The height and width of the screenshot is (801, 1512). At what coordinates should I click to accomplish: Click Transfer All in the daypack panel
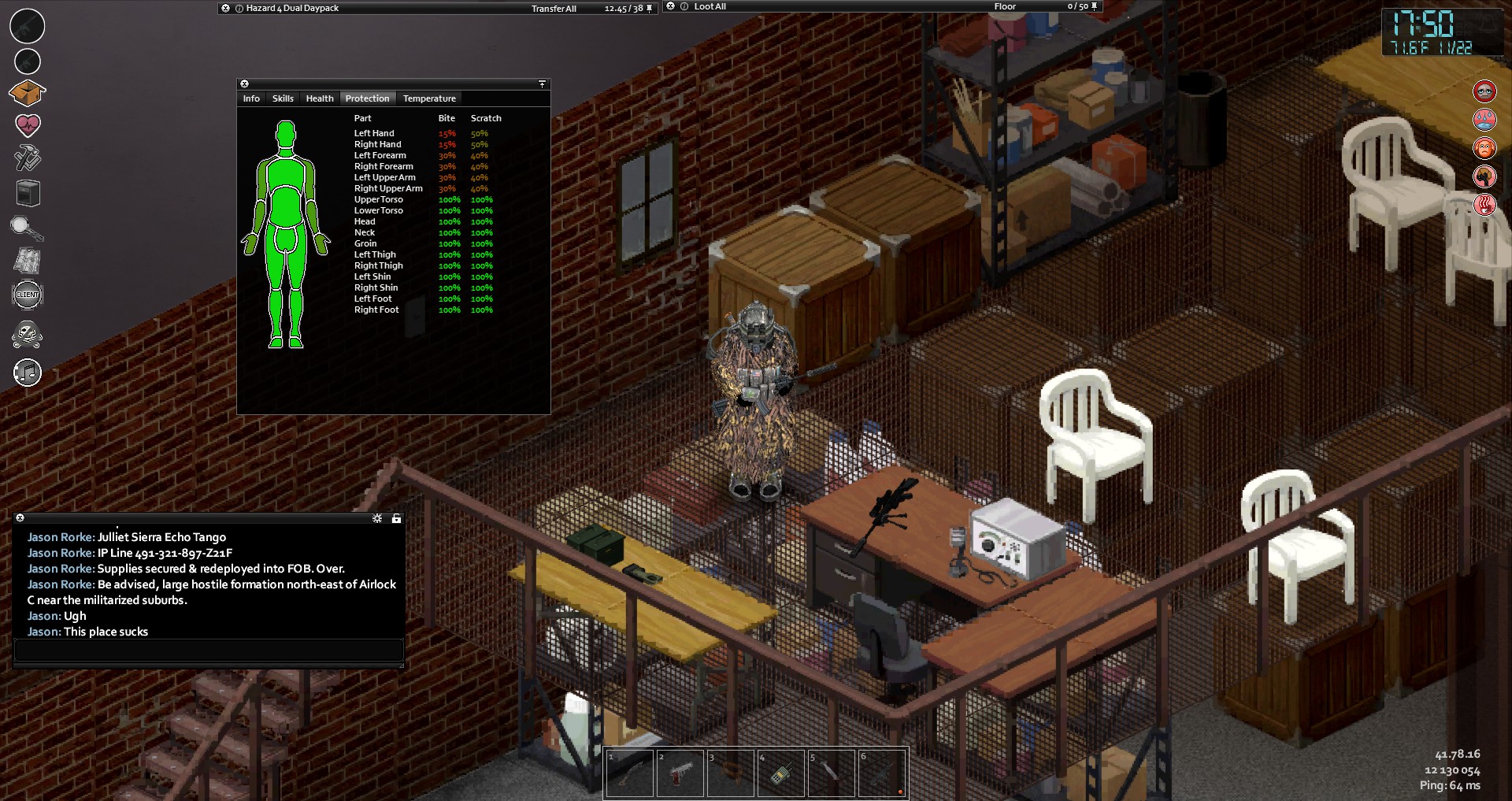pos(554,9)
